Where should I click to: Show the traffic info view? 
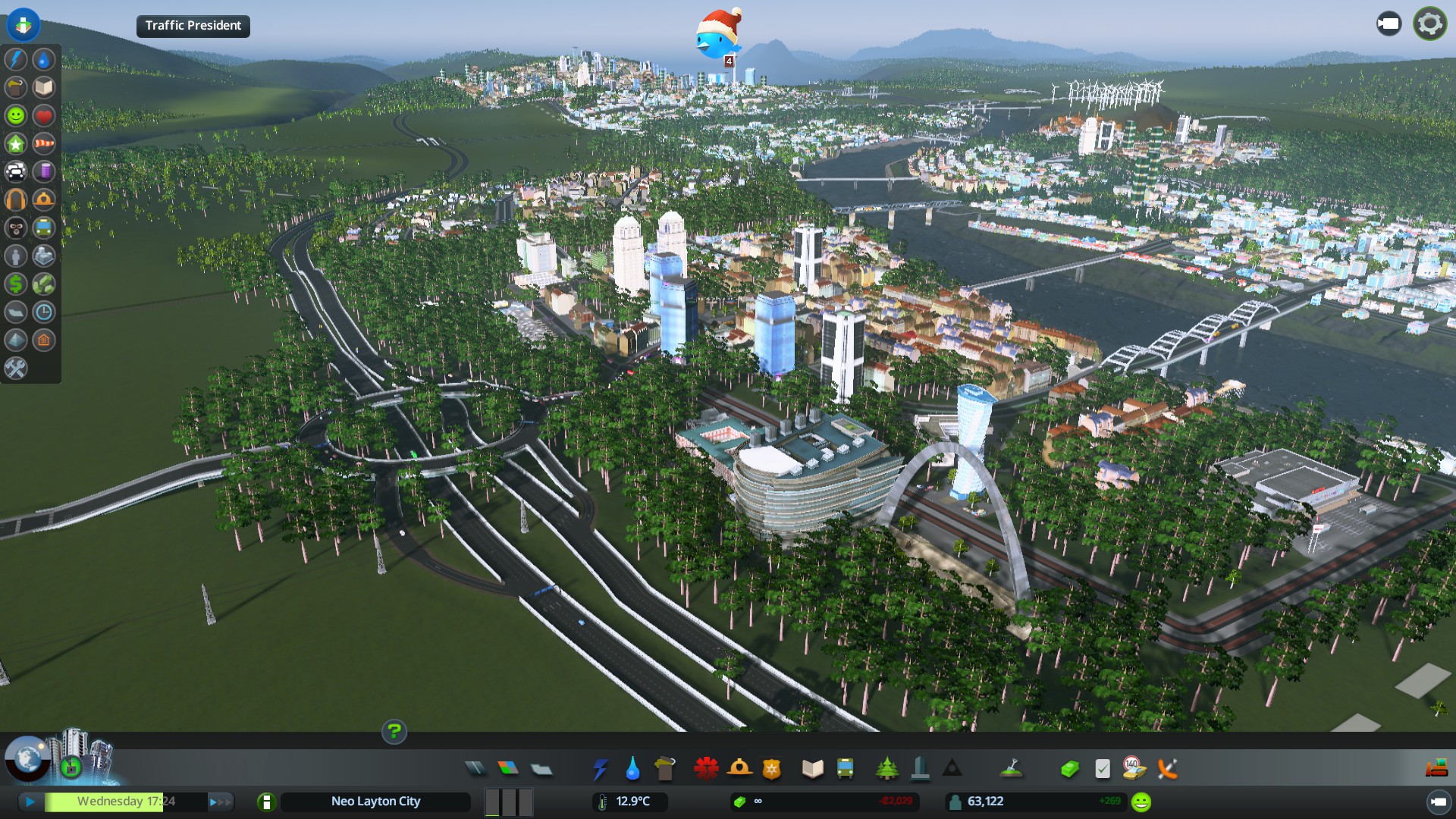(16, 171)
